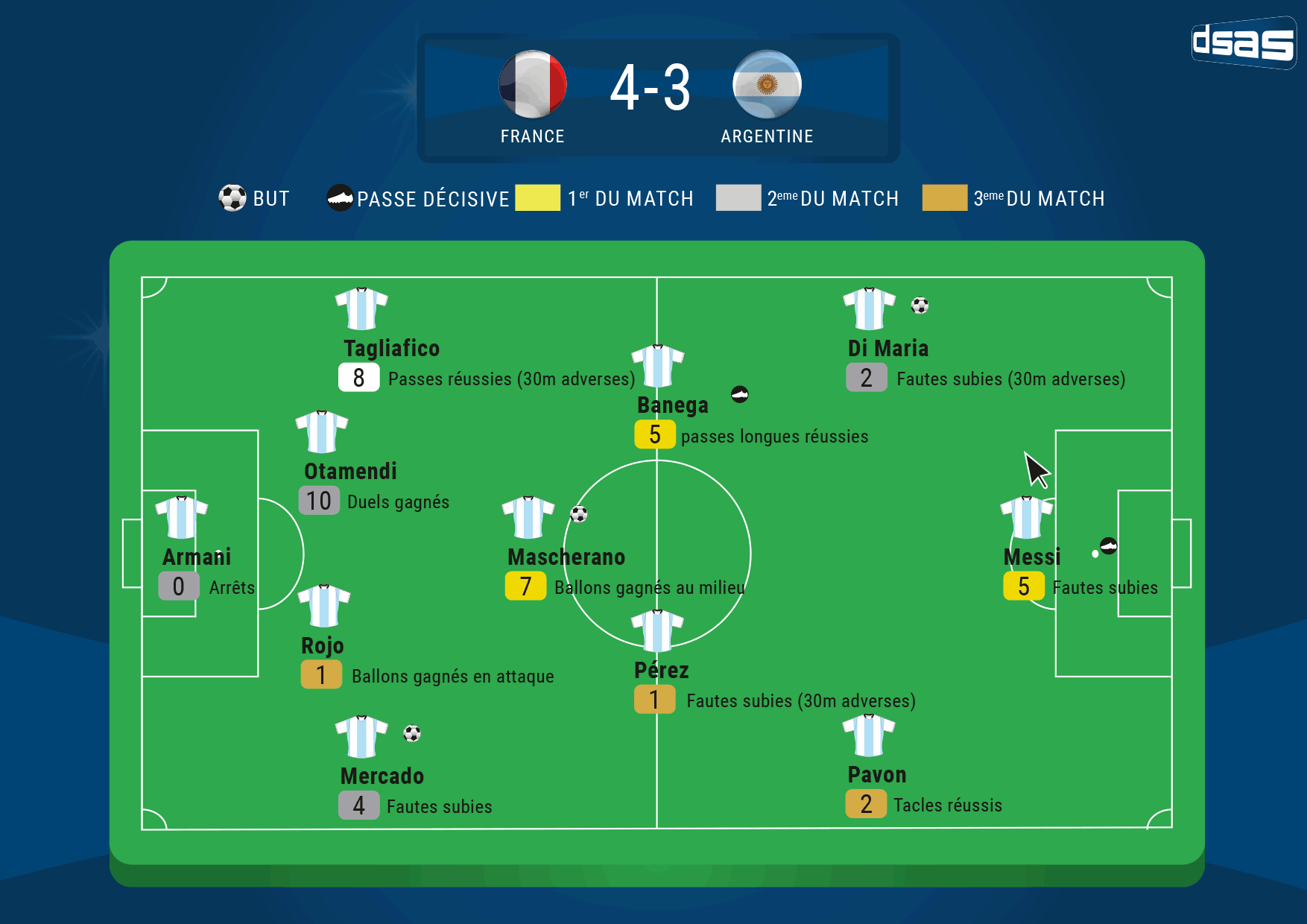The image size is (1307, 924).
Task: Choose Pavon's player jersey
Action: 869,735
